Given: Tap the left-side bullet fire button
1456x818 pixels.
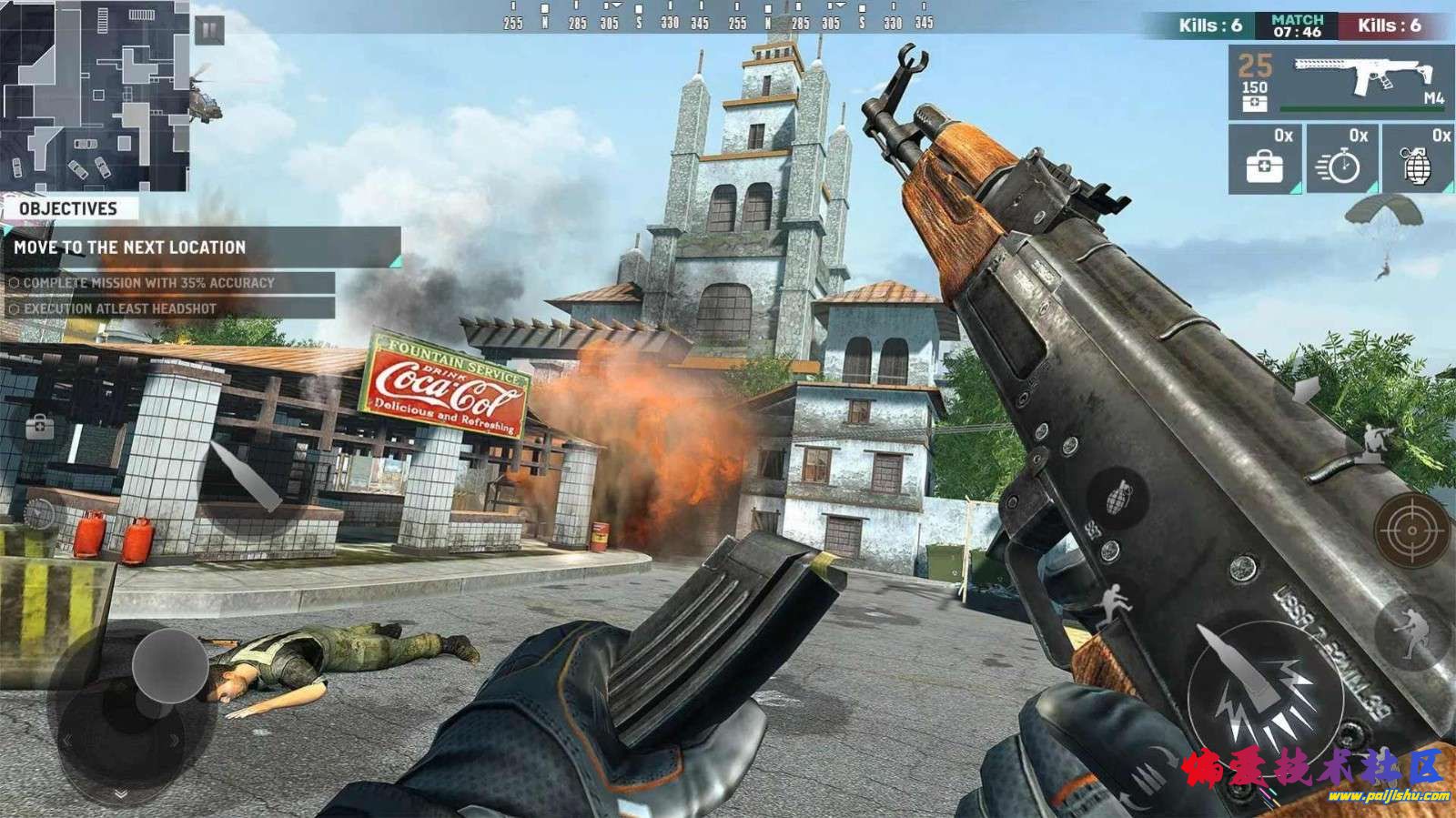Looking at the screenshot, I should (247, 474).
